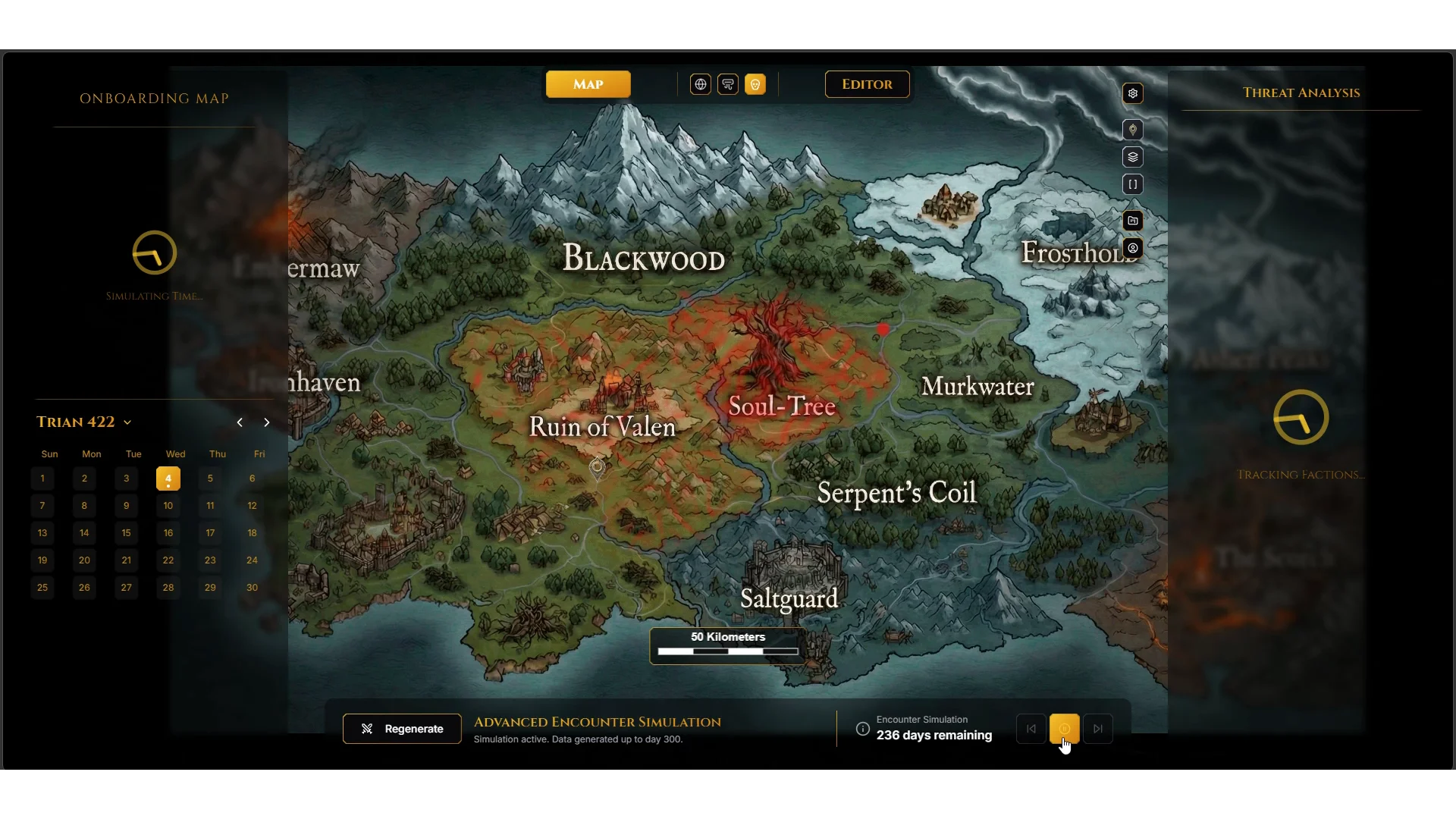This screenshot has height=819, width=1456.
Task: Open the user profile icon
Action: 1133,248
